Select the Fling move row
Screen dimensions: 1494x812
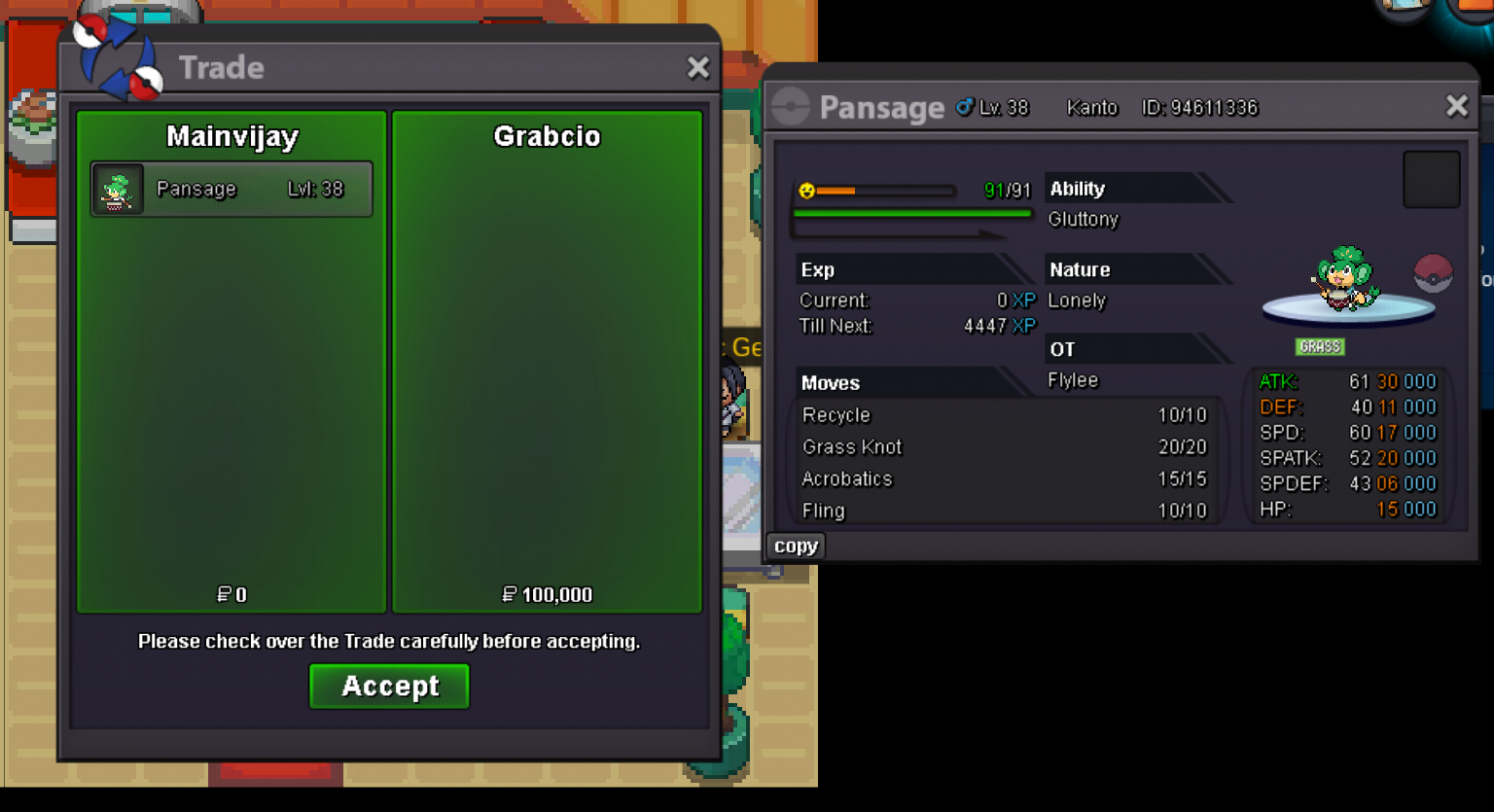click(1004, 511)
